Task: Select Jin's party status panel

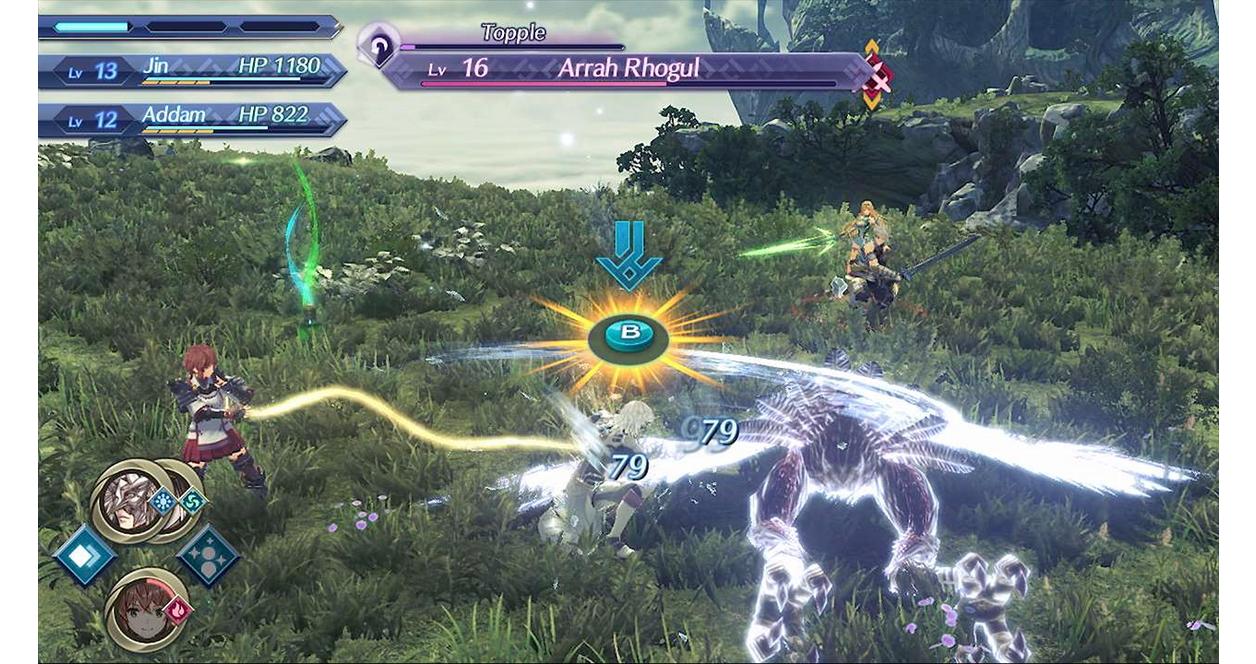Action: [192, 70]
